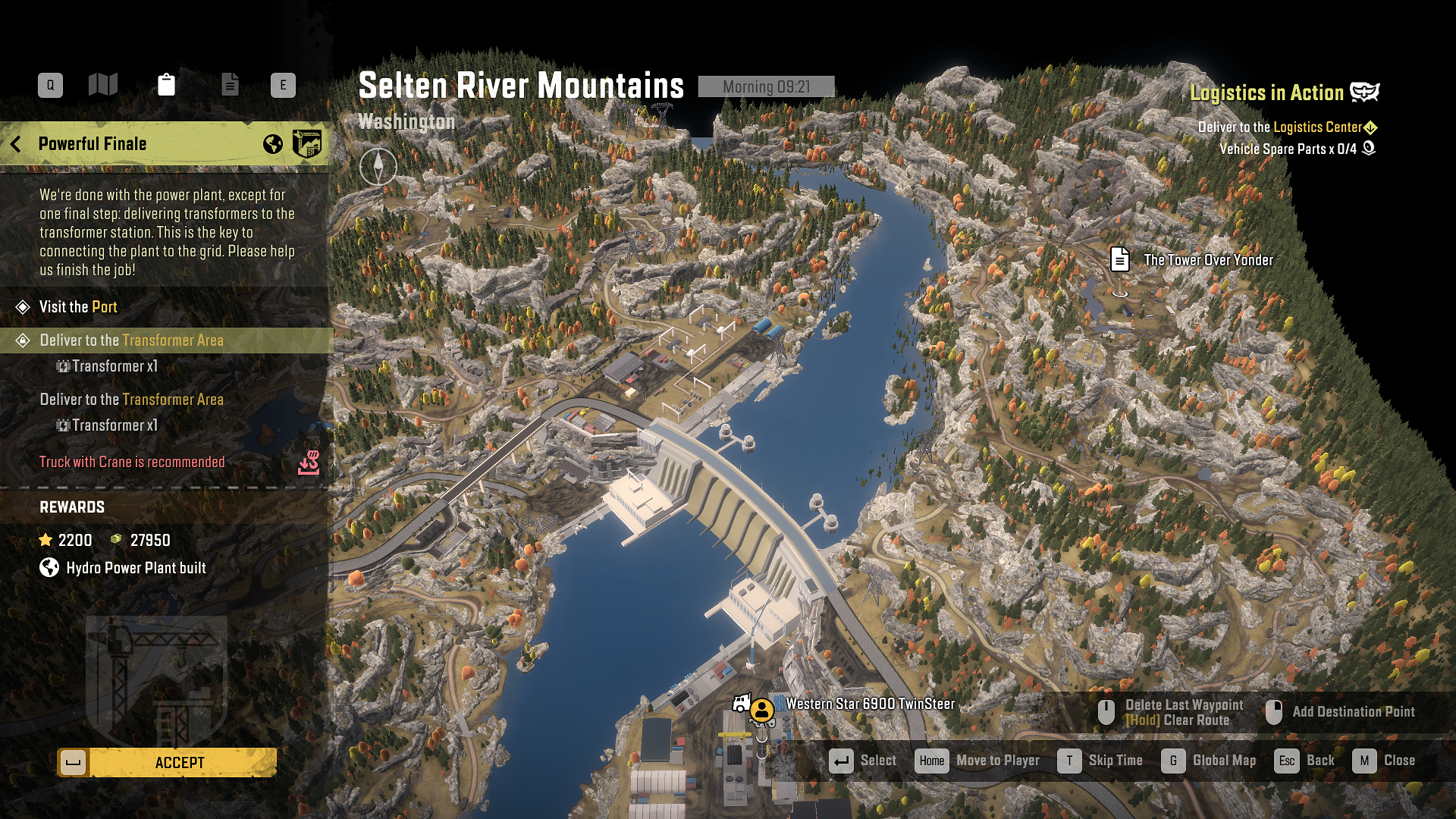Open the map tab icon
Screen dimensions: 1456x819
103,85
